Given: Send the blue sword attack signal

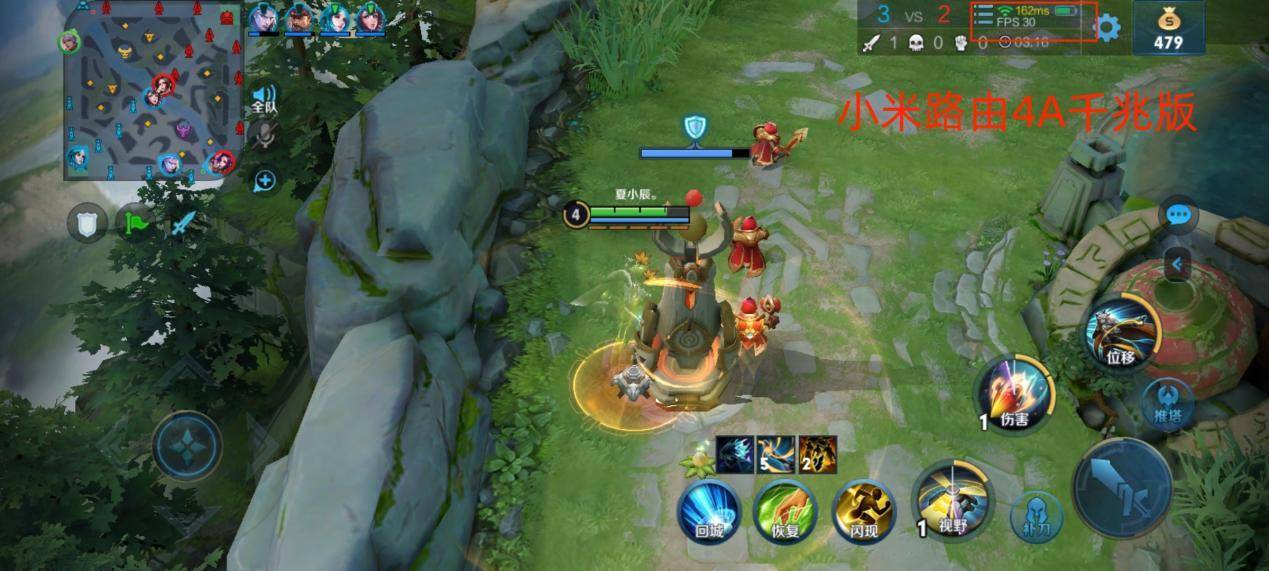Looking at the screenshot, I should pos(180,222).
